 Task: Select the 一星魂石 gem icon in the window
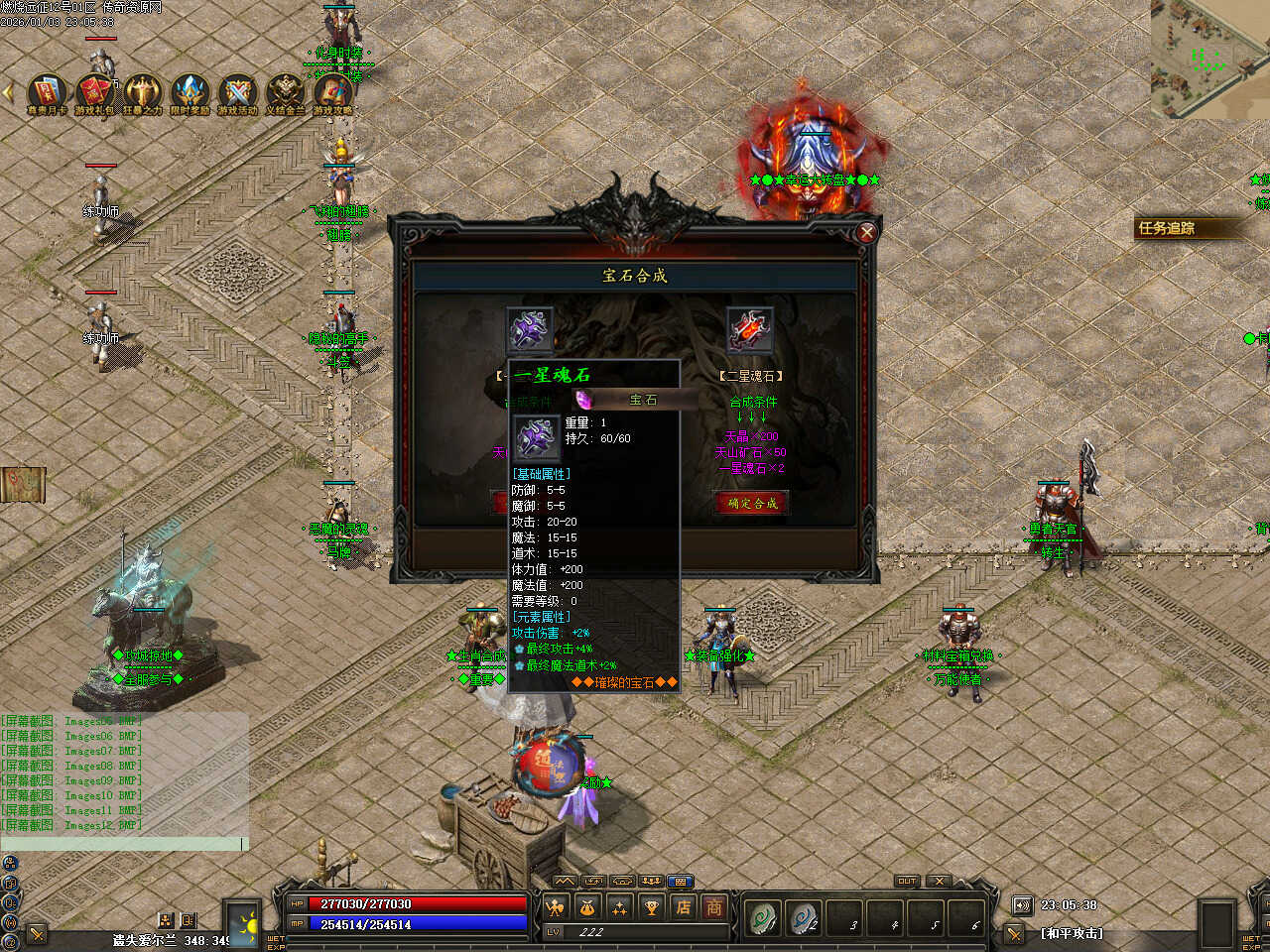coord(531,329)
